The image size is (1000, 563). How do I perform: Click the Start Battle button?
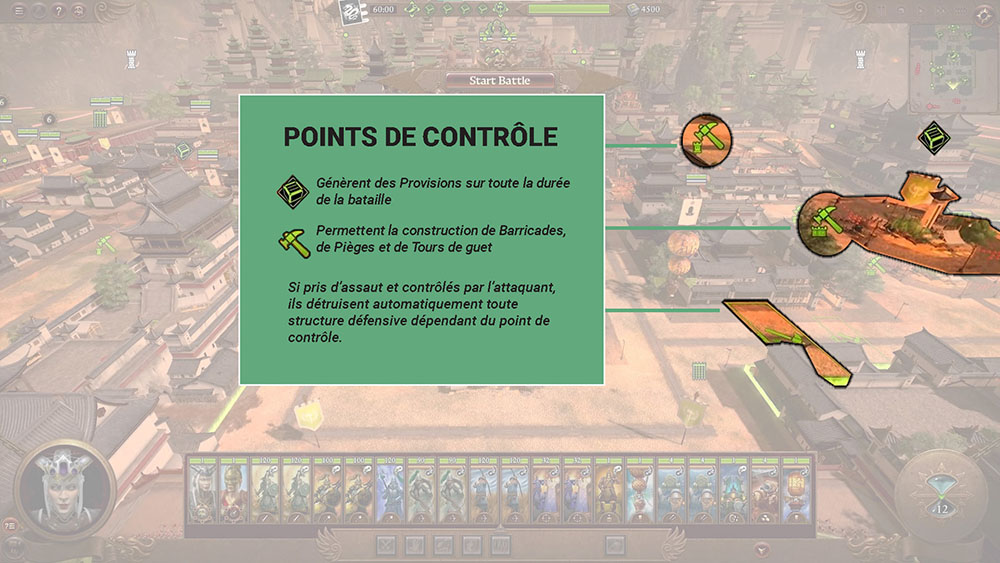coord(500,80)
